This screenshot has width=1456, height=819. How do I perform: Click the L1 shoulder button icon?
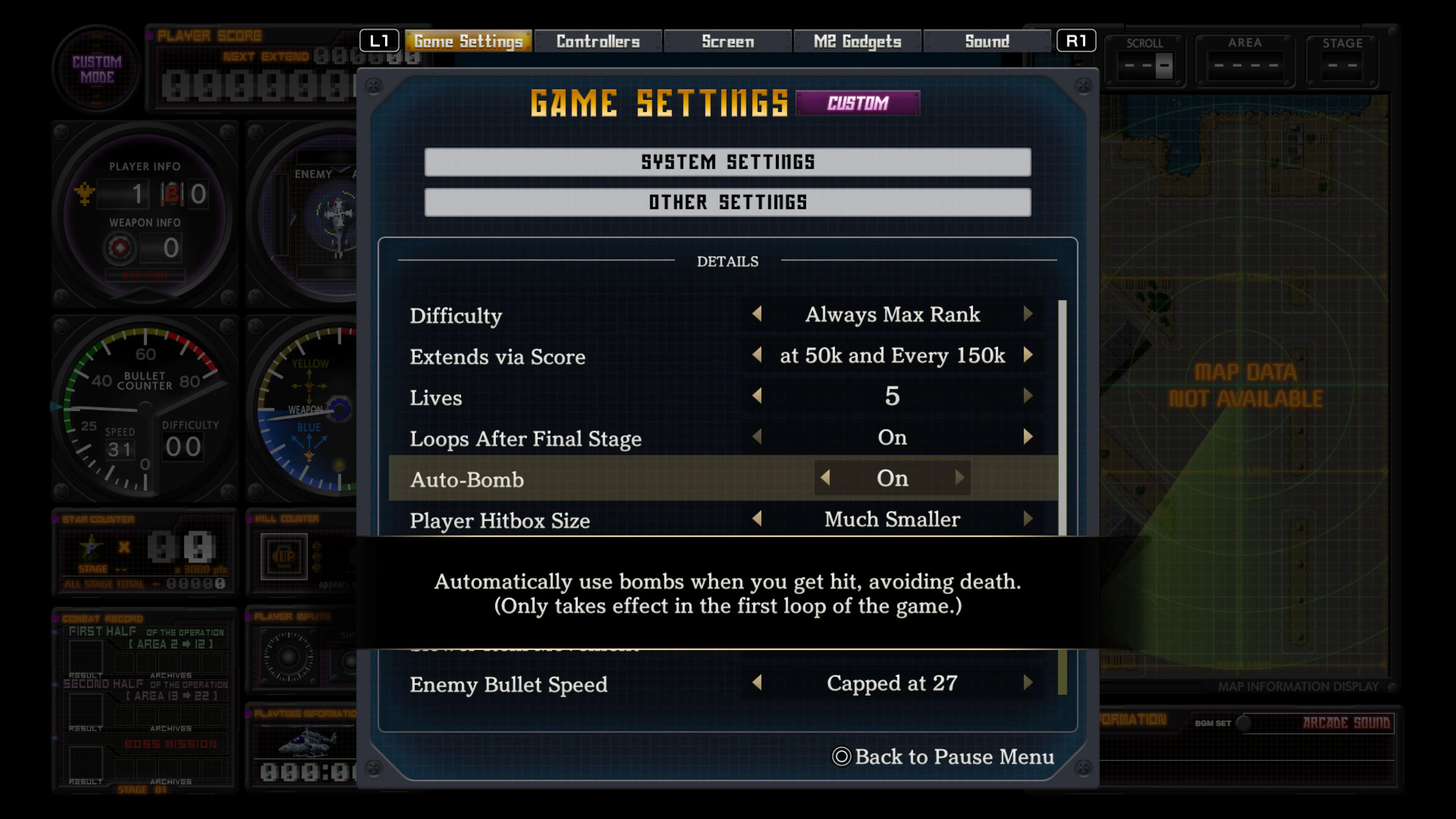380,40
